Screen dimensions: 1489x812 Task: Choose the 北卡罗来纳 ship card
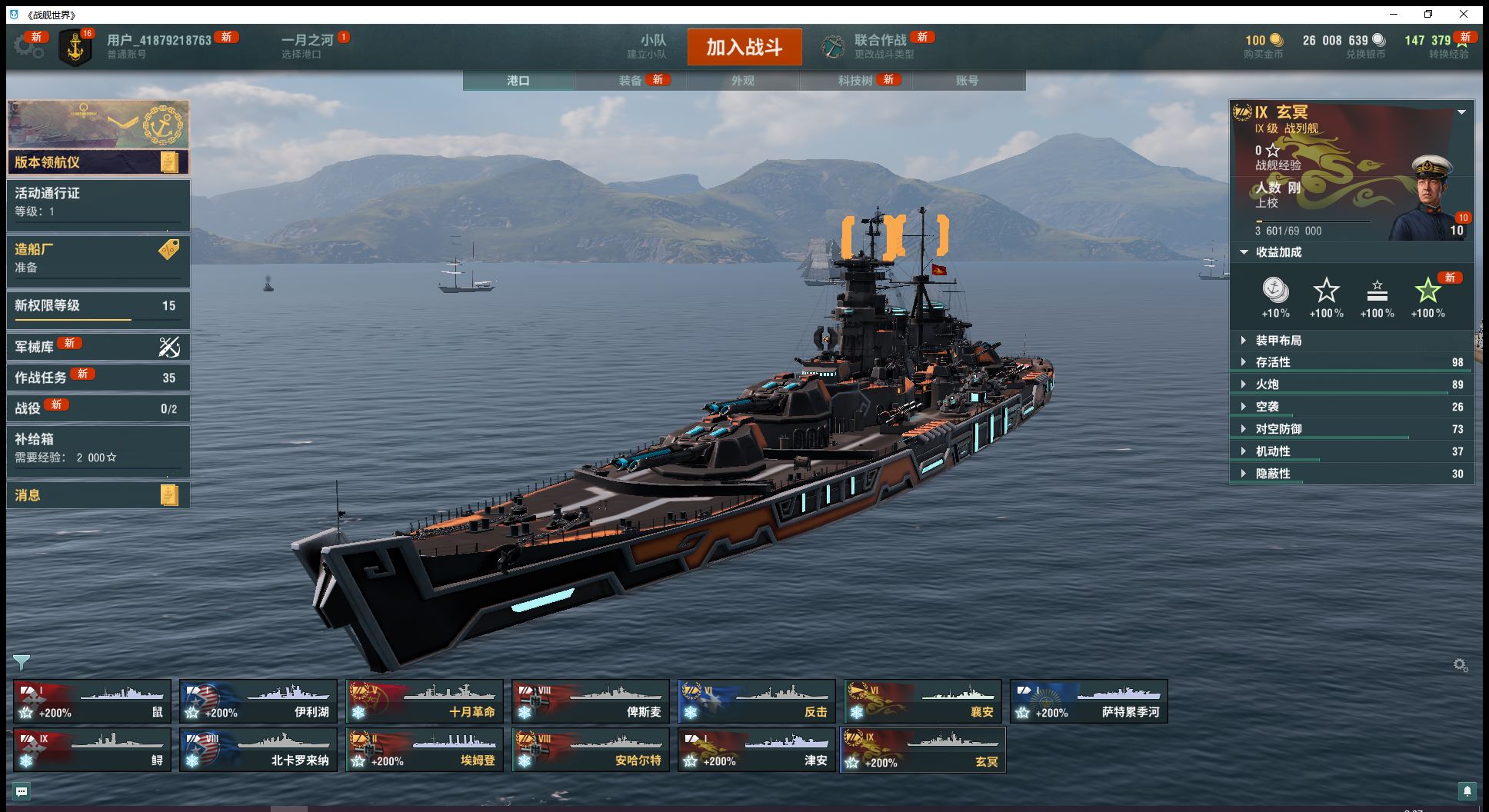[x=258, y=750]
